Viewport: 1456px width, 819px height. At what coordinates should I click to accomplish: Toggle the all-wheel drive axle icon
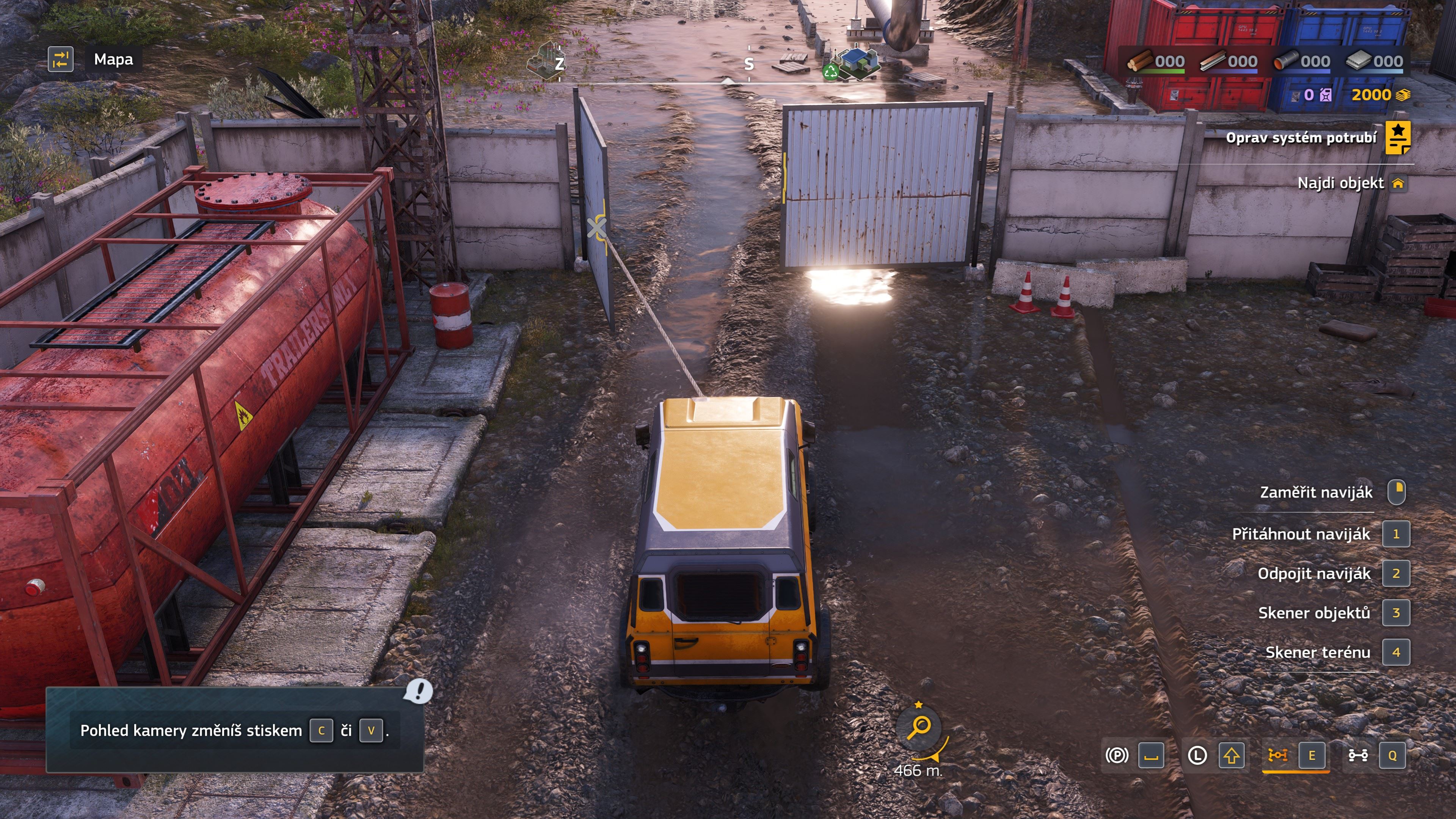tap(1358, 755)
